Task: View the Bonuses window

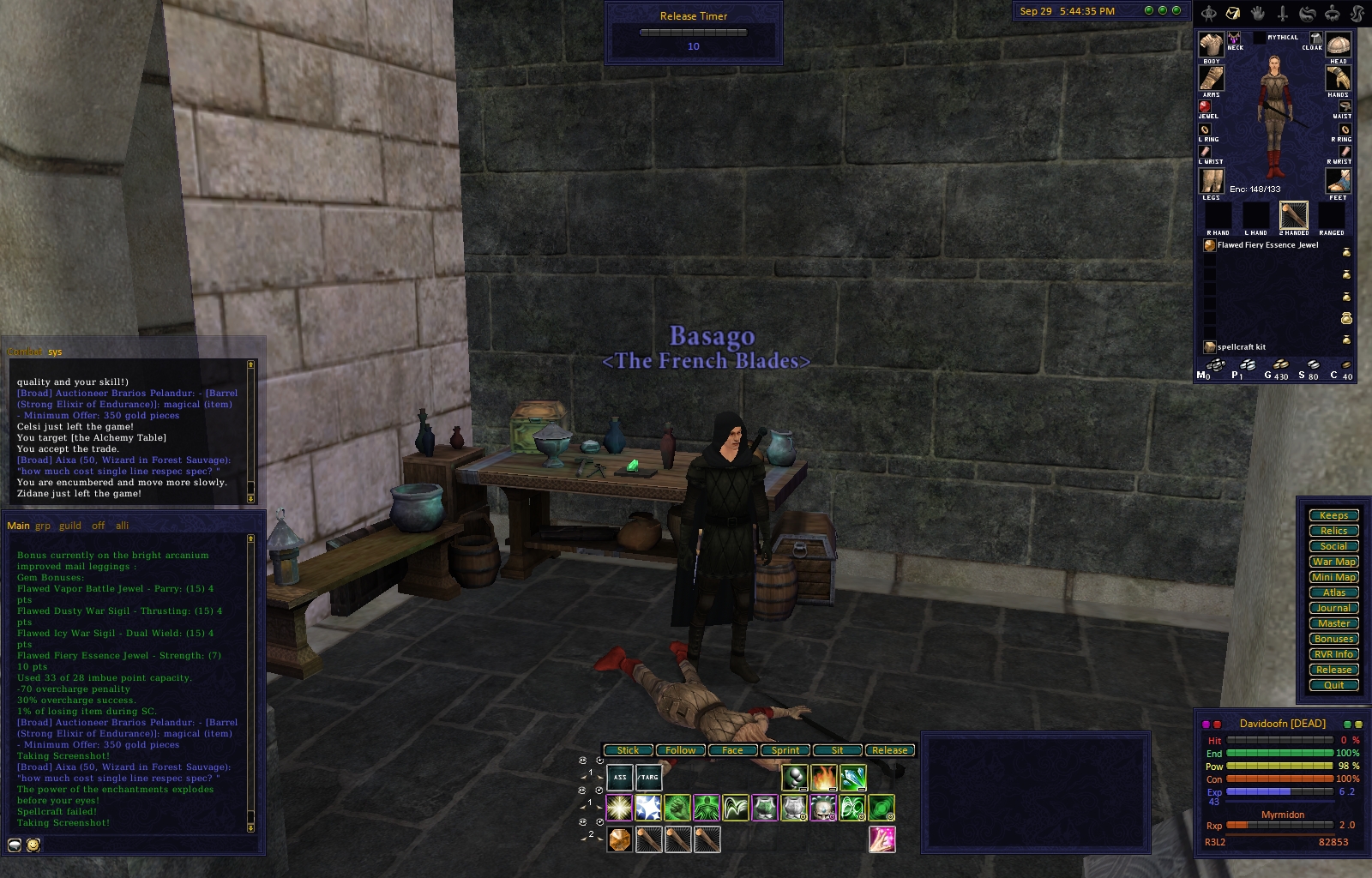Action: (1333, 639)
